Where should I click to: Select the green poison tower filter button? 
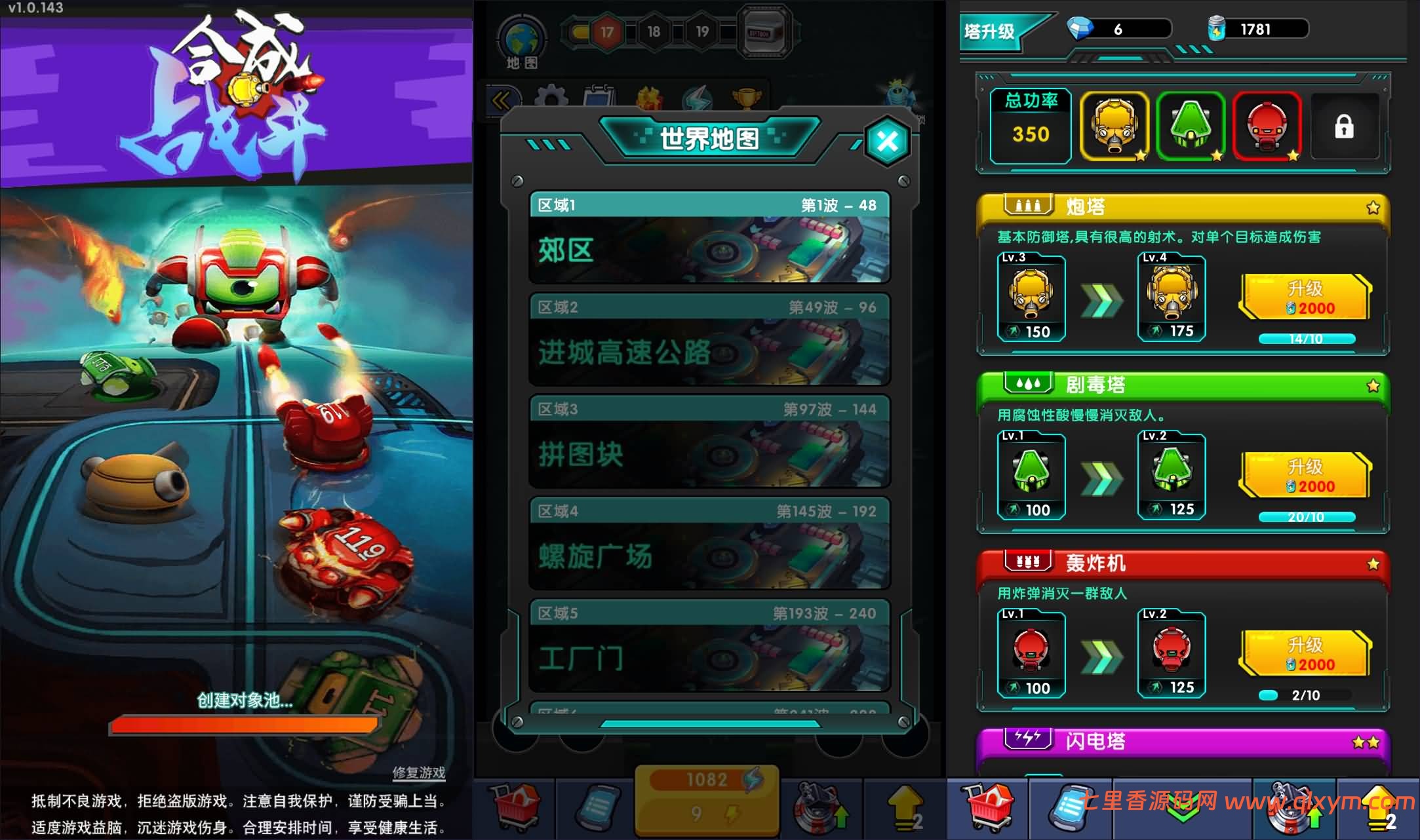point(1191,127)
